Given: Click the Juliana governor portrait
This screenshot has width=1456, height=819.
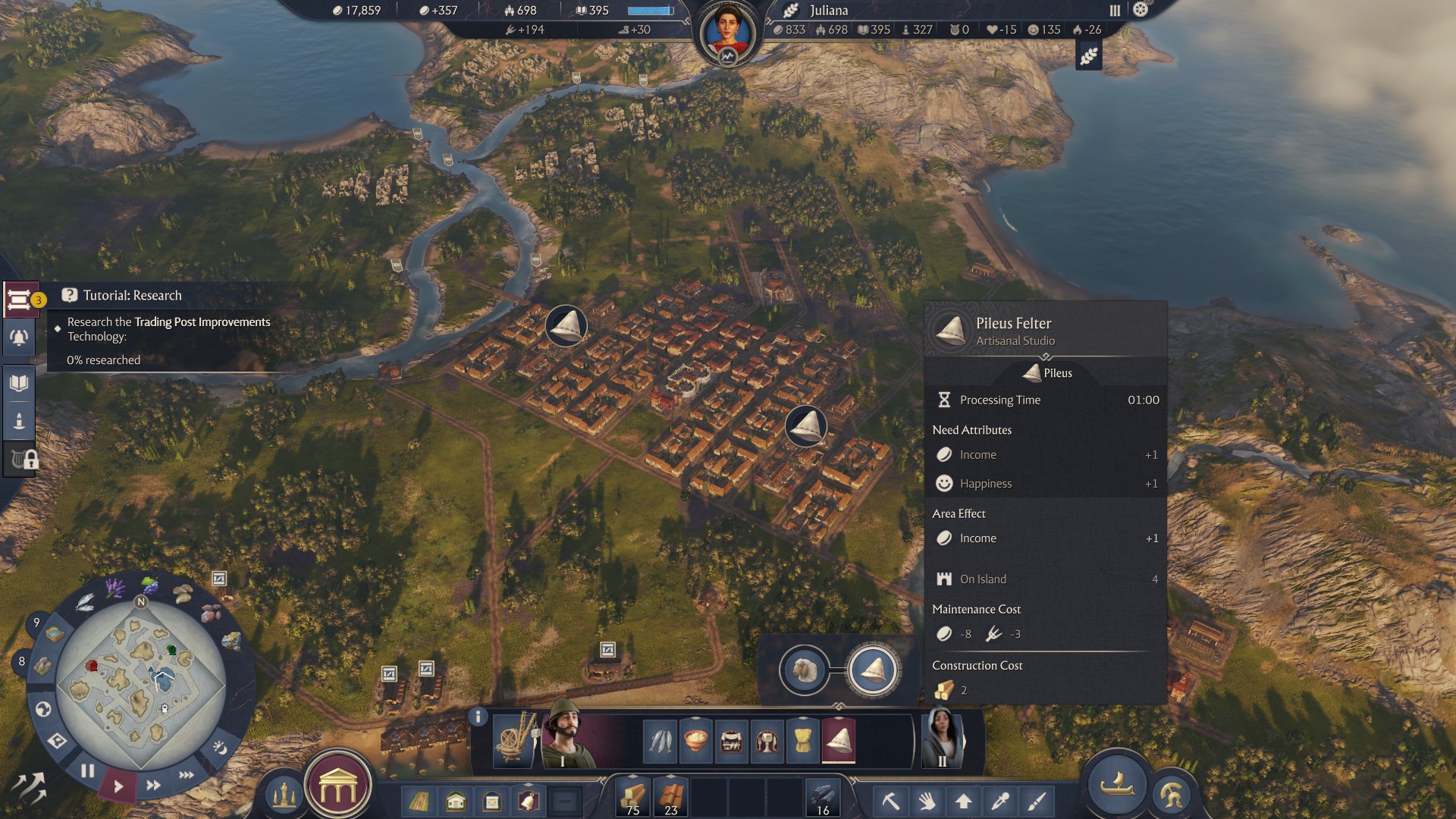Looking at the screenshot, I should click(727, 34).
